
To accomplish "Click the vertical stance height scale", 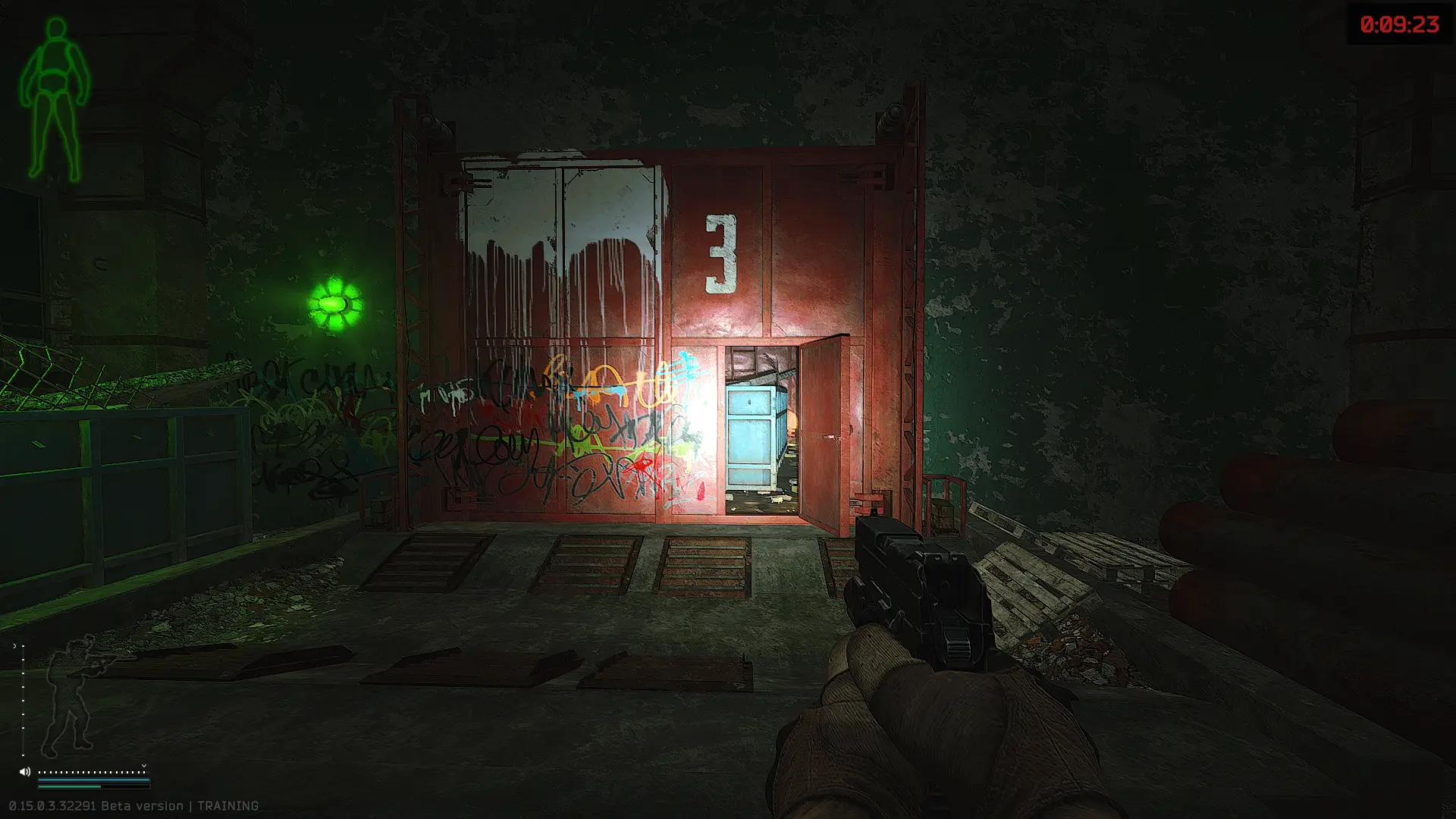I will coord(23,699).
